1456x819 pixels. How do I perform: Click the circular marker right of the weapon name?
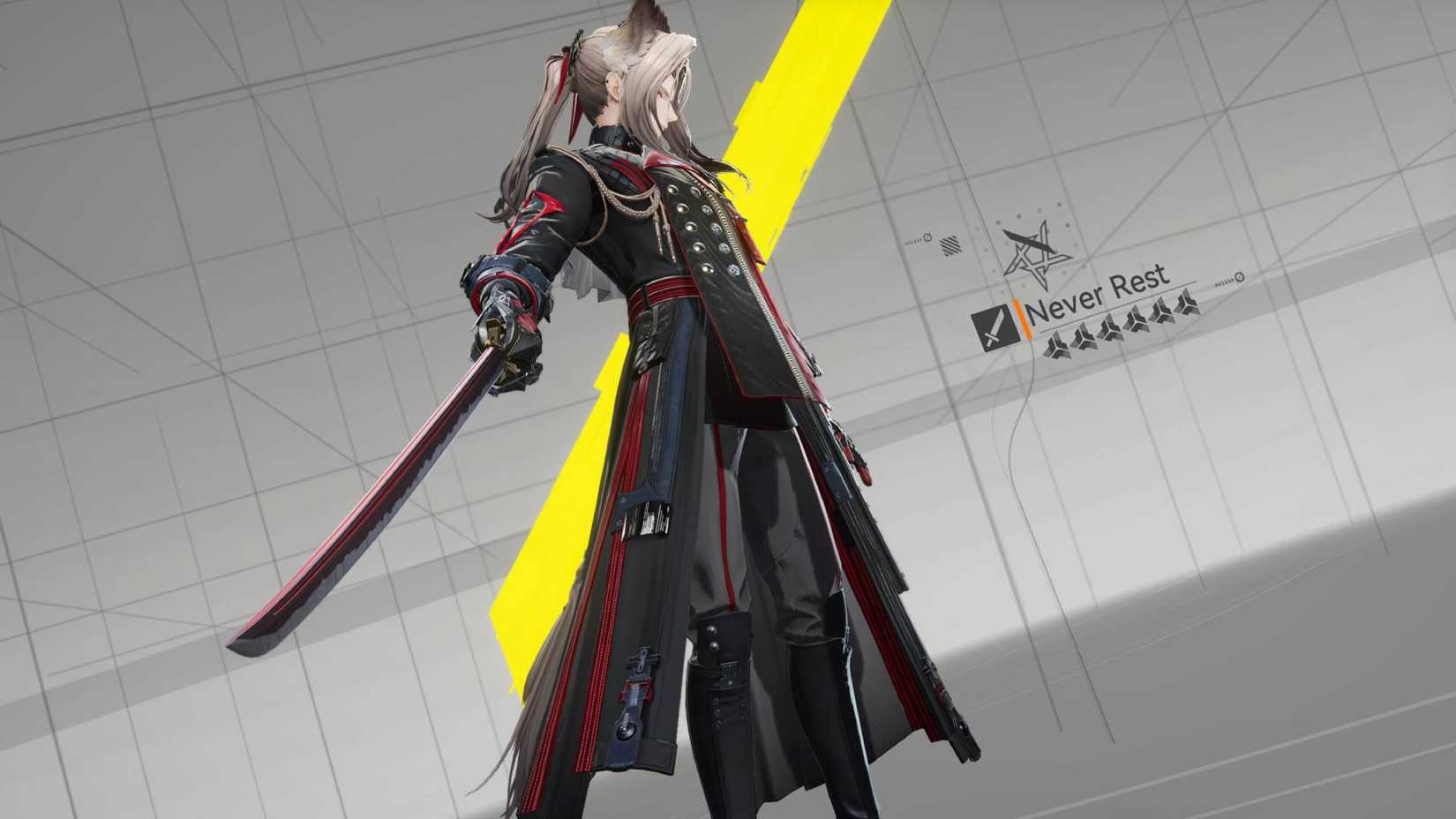pos(1238,277)
